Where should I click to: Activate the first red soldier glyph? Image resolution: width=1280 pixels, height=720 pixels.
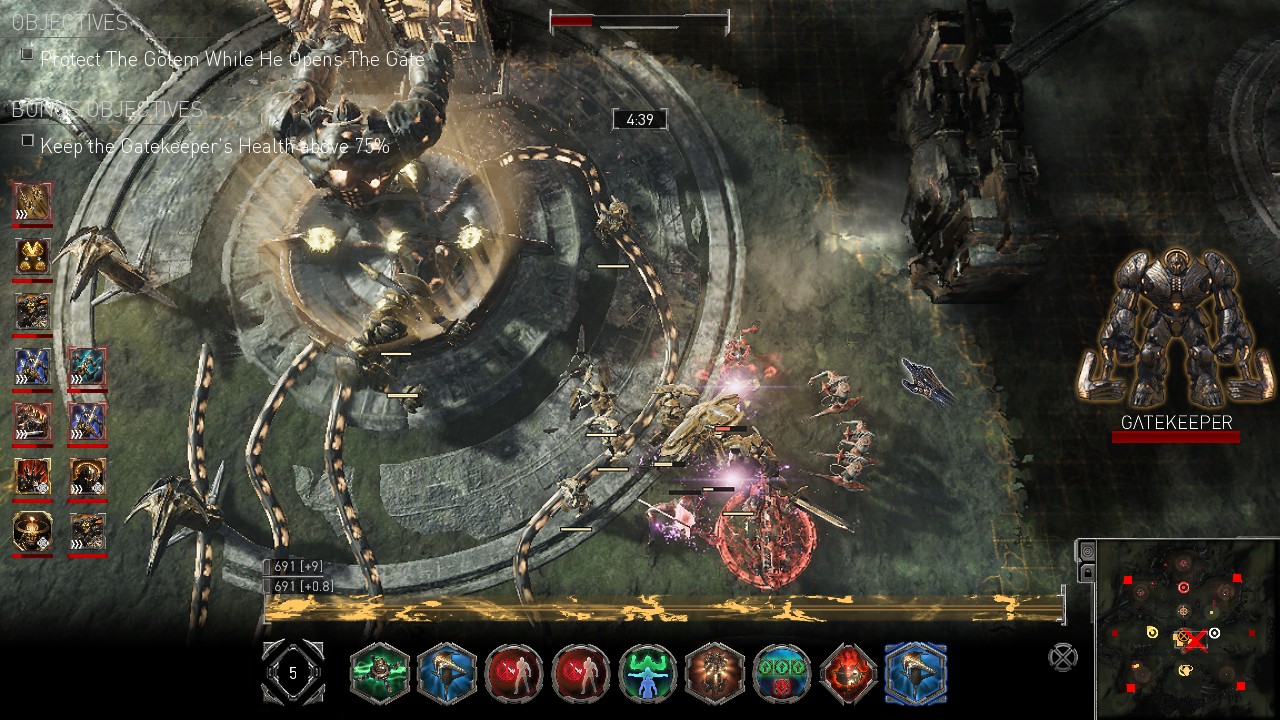coord(514,673)
